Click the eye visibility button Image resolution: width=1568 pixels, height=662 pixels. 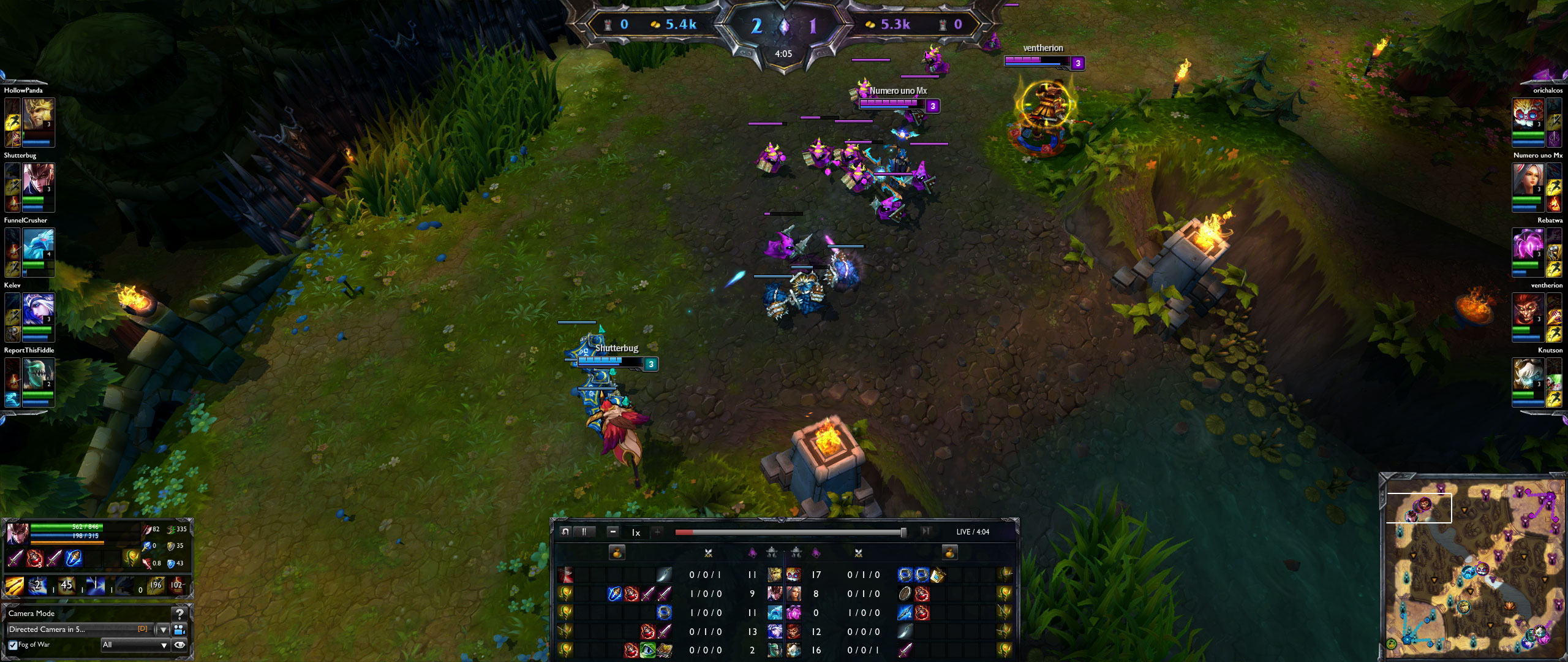pyautogui.click(x=179, y=645)
